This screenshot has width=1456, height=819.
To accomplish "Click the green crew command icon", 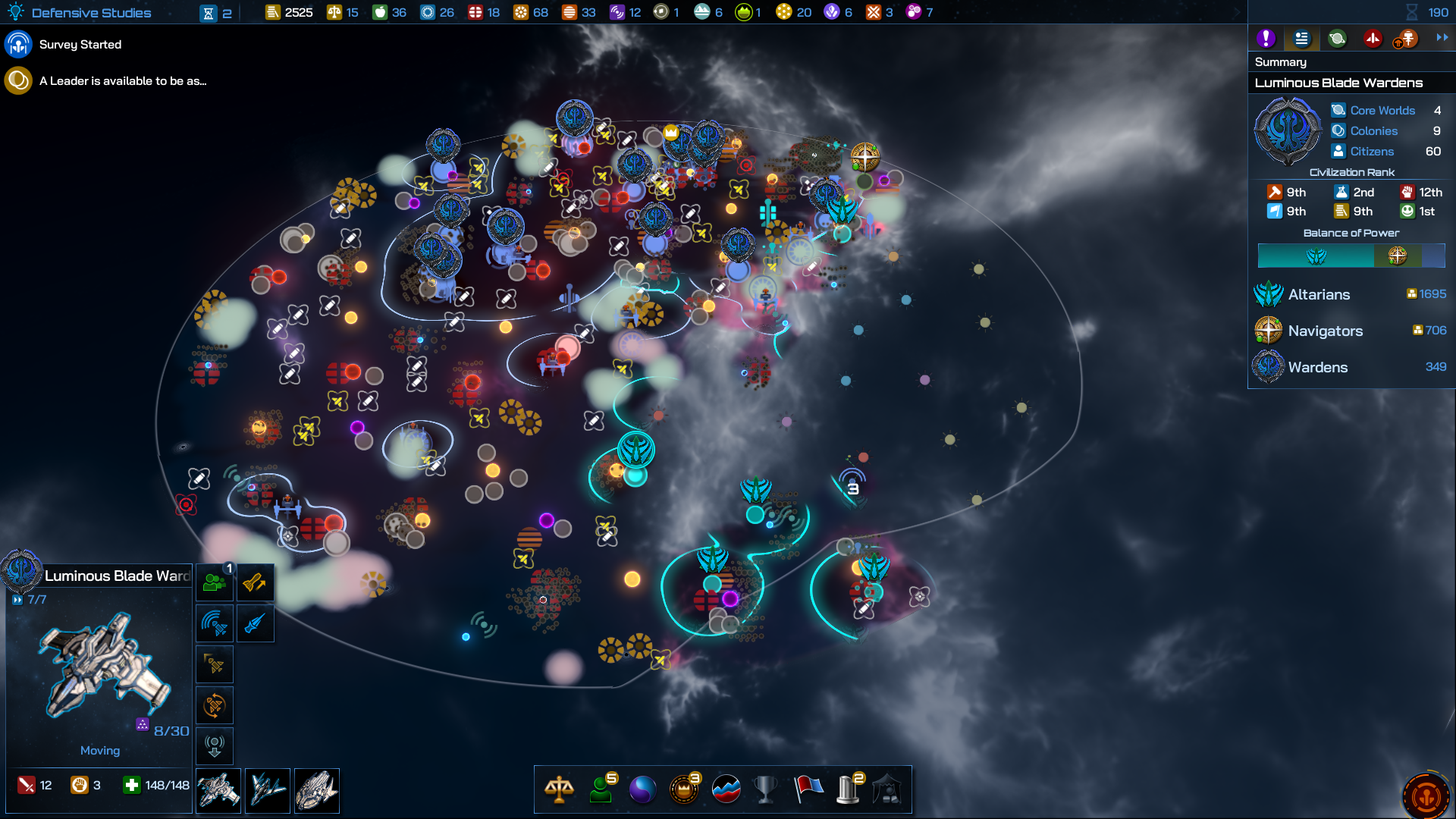I will [215, 583].
